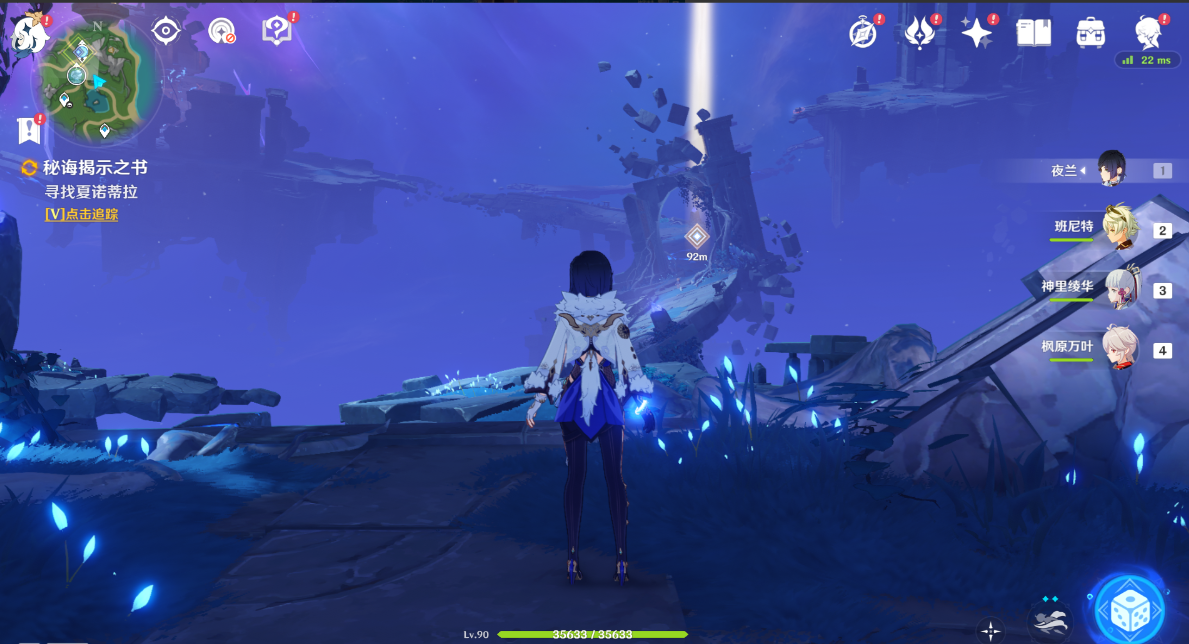Switch to party member 班尼特
Image resolution: width=1189 pixels, height=644 pixels.
[1119, 229]
